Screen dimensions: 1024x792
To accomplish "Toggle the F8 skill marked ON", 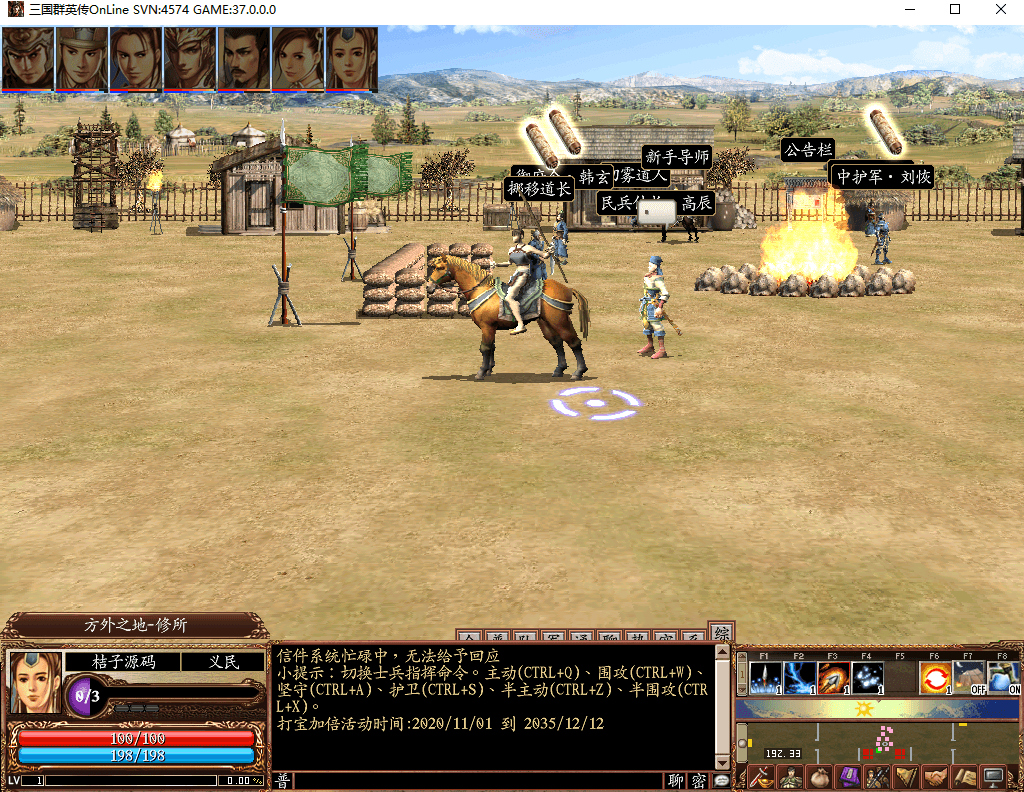I will coord(1003,678).
